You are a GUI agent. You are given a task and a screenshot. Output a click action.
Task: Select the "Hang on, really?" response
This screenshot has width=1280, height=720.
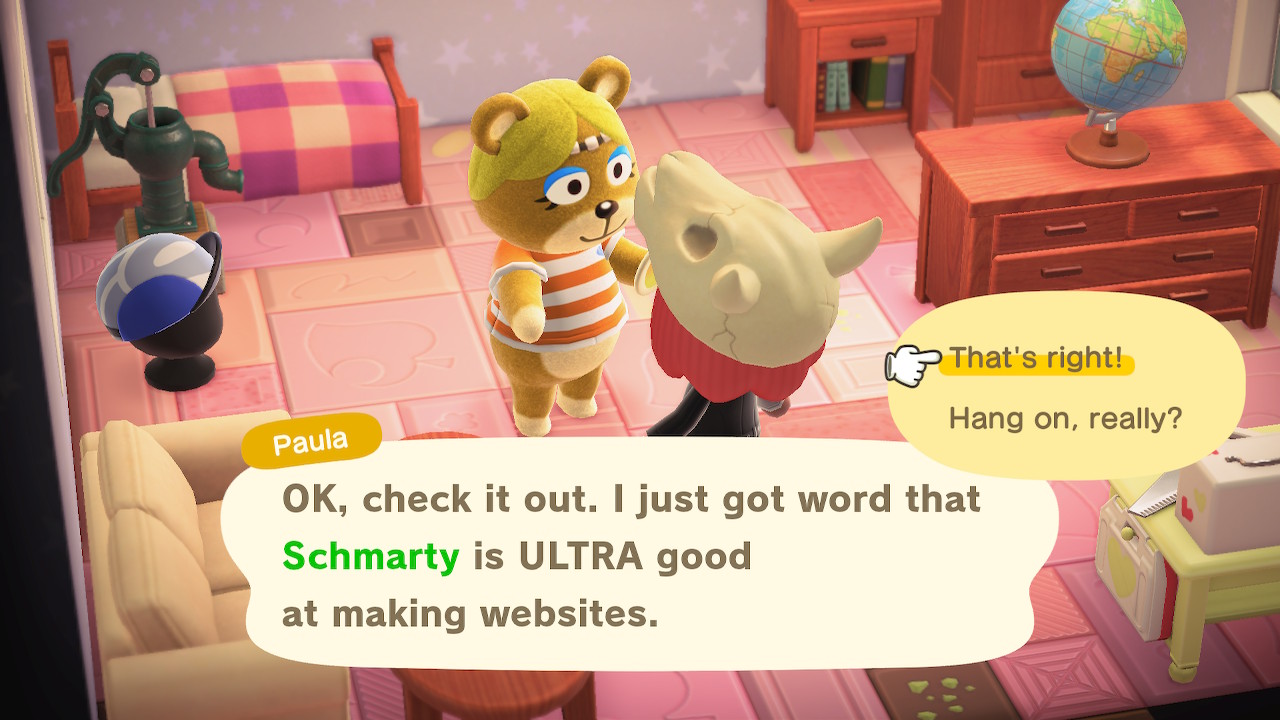tap(1064, 417)
